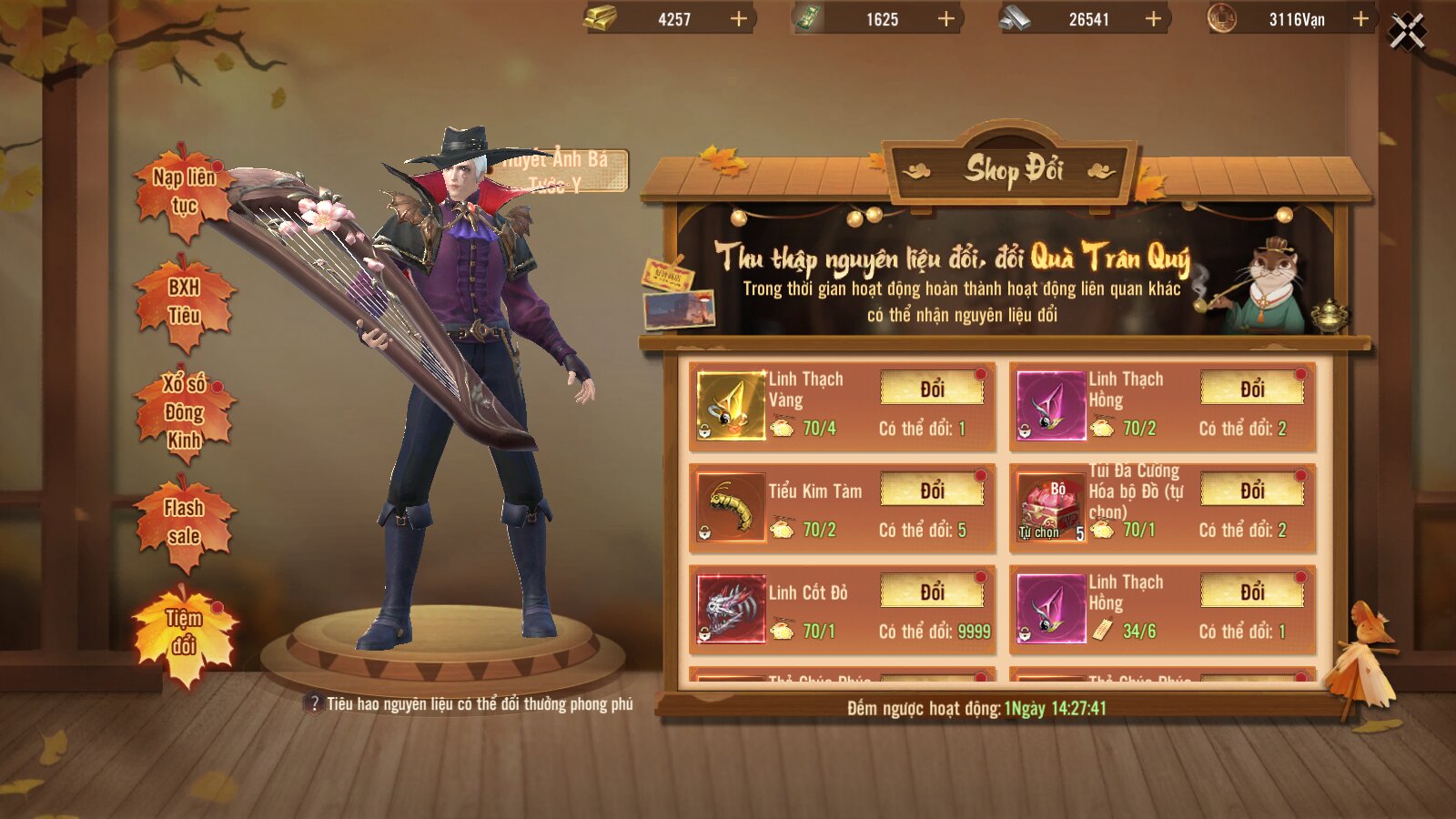Close the shop screen with the X
The image size is (1456, 819).
(x=1407, y=32)
